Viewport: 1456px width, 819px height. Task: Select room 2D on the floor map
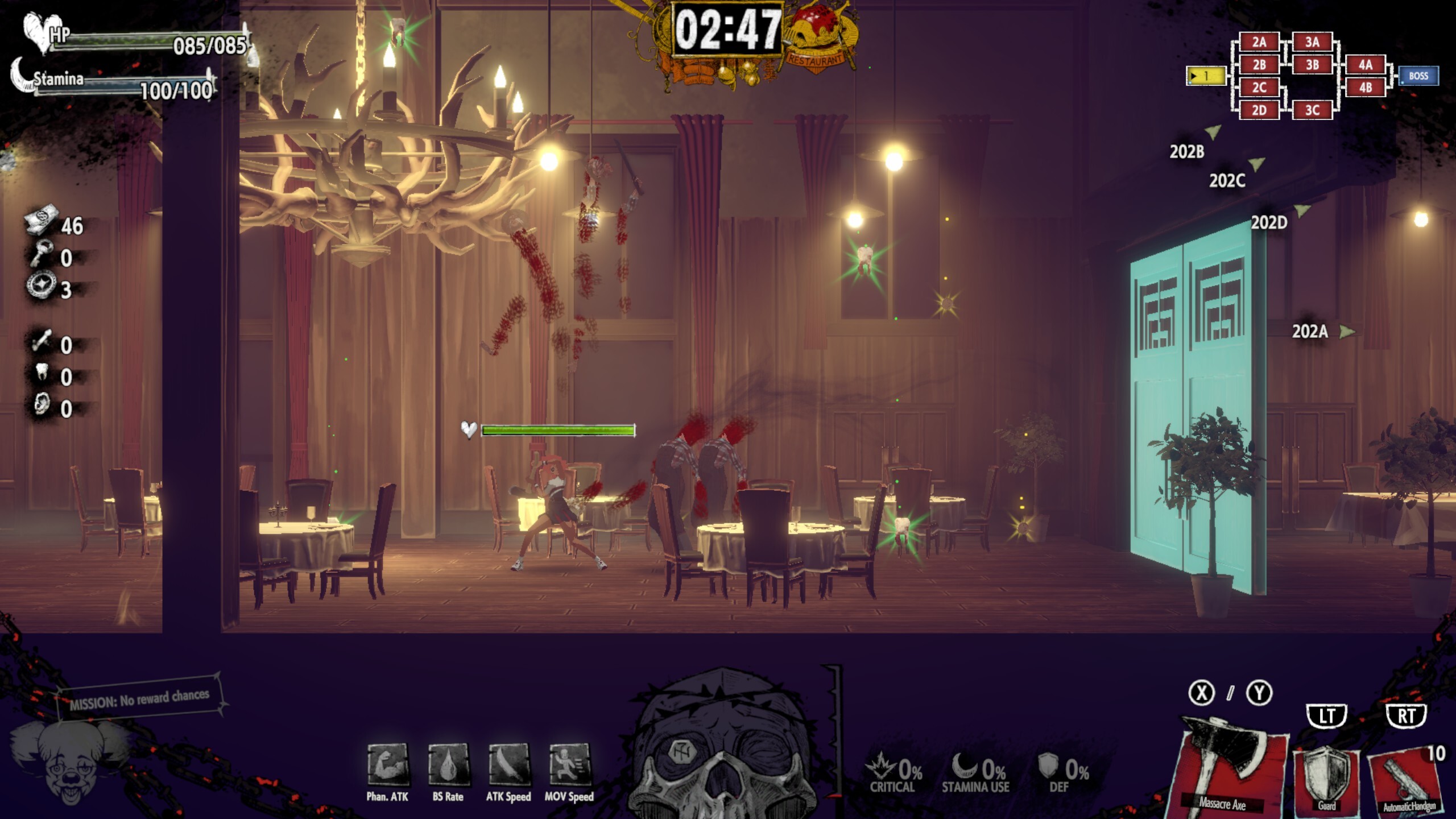1259,110
